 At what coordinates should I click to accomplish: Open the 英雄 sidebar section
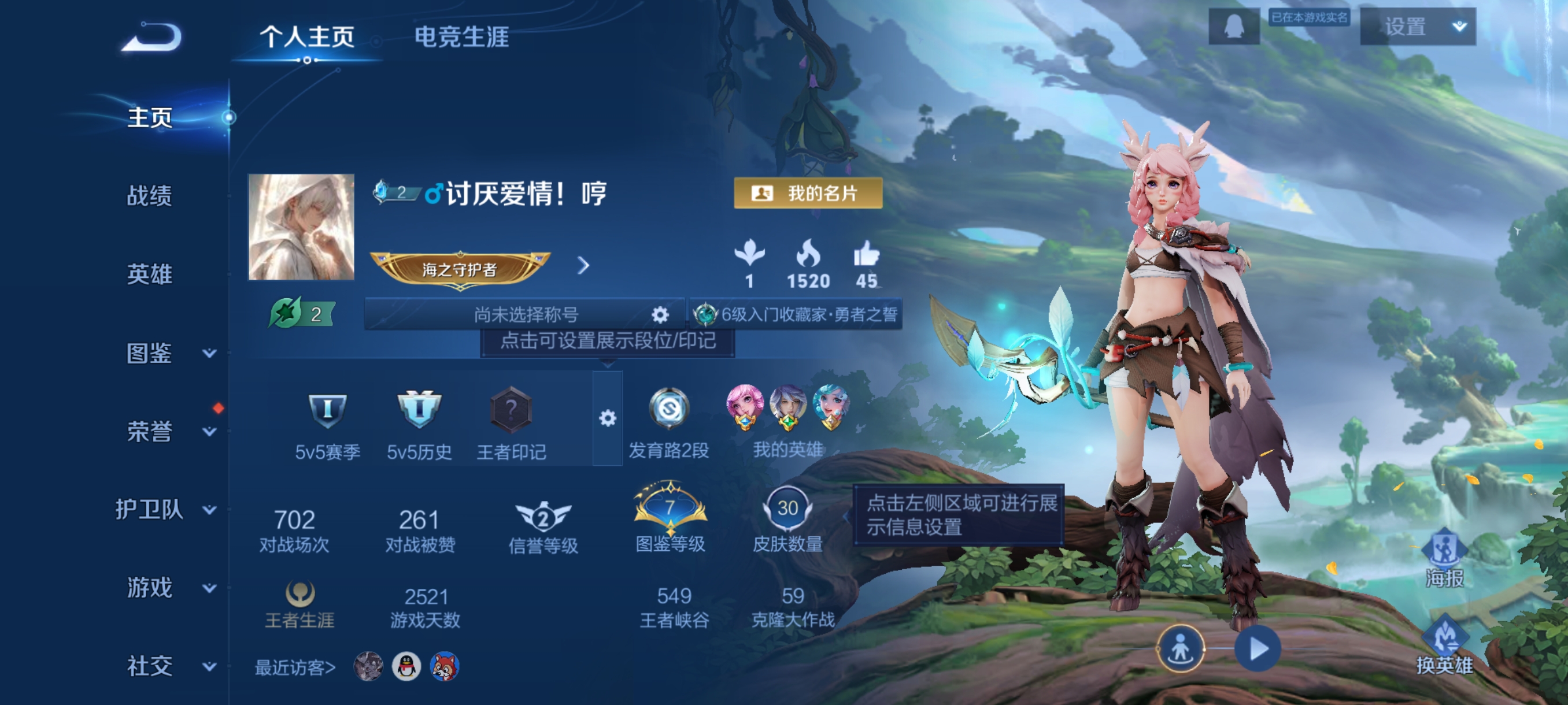point(149,274)
